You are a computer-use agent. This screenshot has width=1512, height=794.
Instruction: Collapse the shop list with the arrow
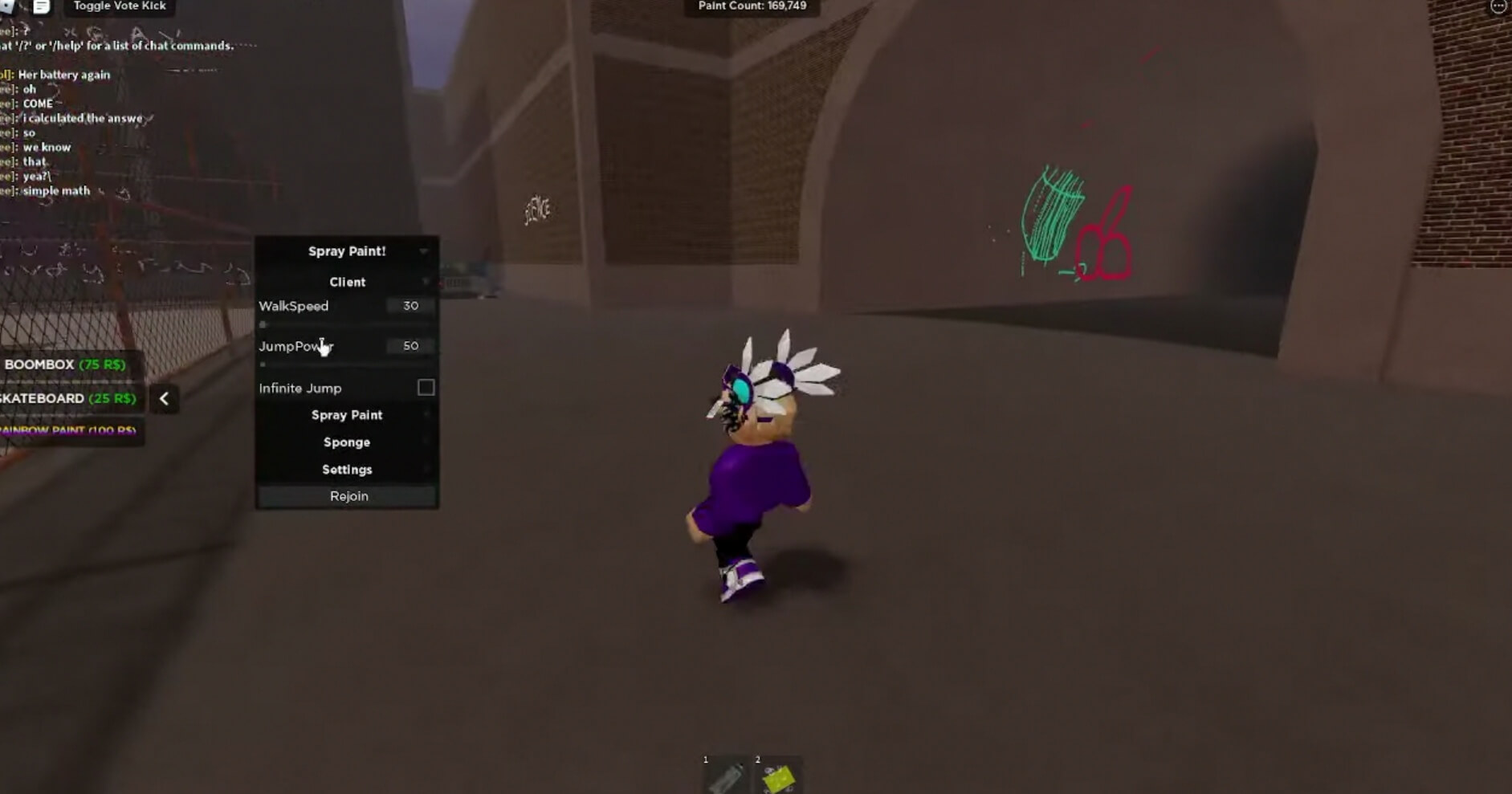[x=165, y=399]
